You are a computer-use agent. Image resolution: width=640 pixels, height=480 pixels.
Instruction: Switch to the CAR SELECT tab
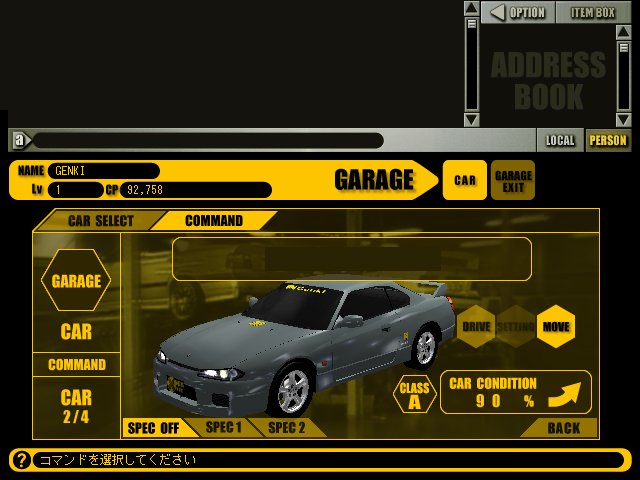click(100, 221)
